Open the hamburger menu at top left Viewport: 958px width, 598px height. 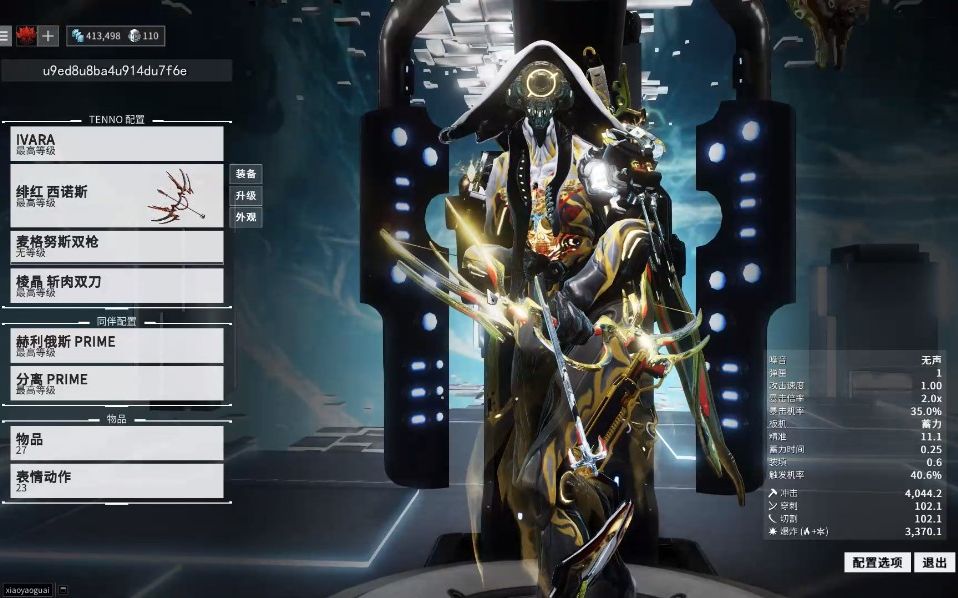[x=5, y=36]
